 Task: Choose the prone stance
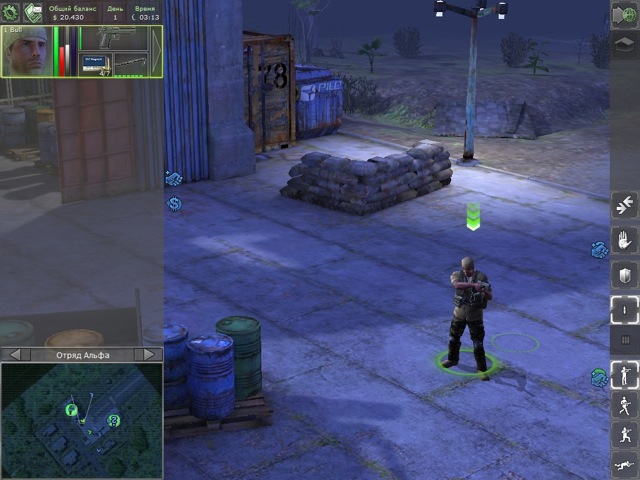click(625, 467)
